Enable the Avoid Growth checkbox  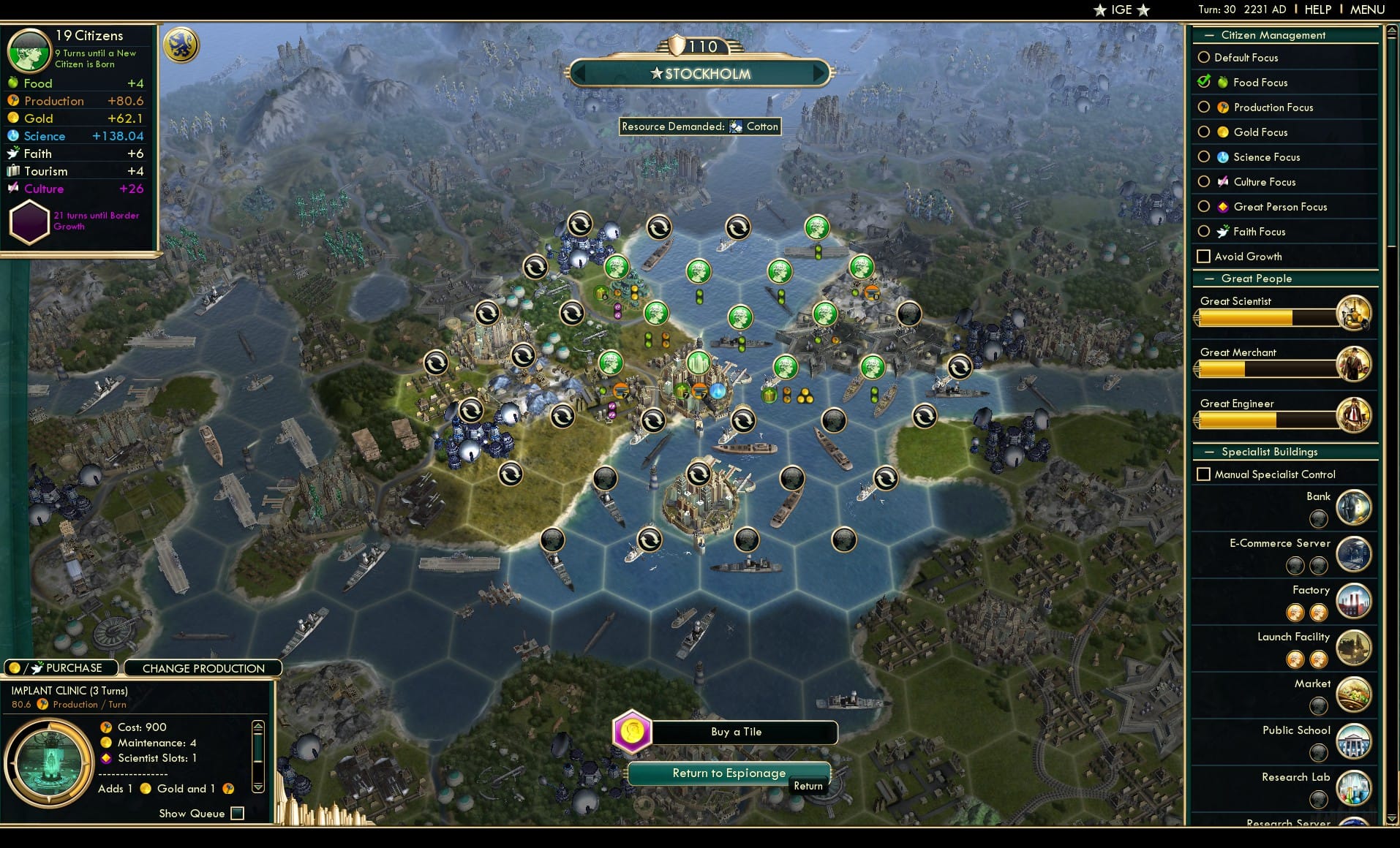(x=1204, y=257)
